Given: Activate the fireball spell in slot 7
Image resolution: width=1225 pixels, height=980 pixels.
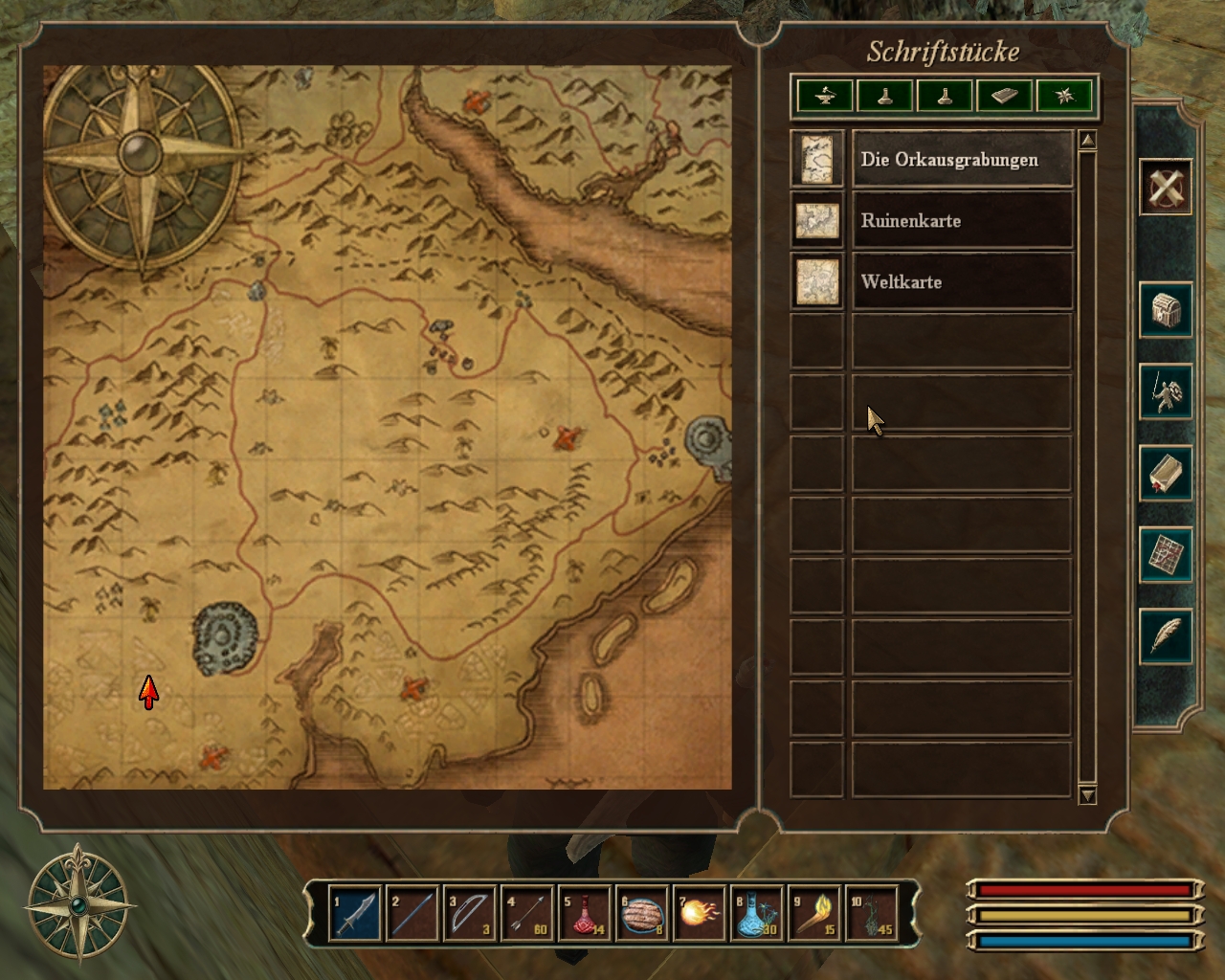Looking at the screenshot, I should (x=700, y=914).
